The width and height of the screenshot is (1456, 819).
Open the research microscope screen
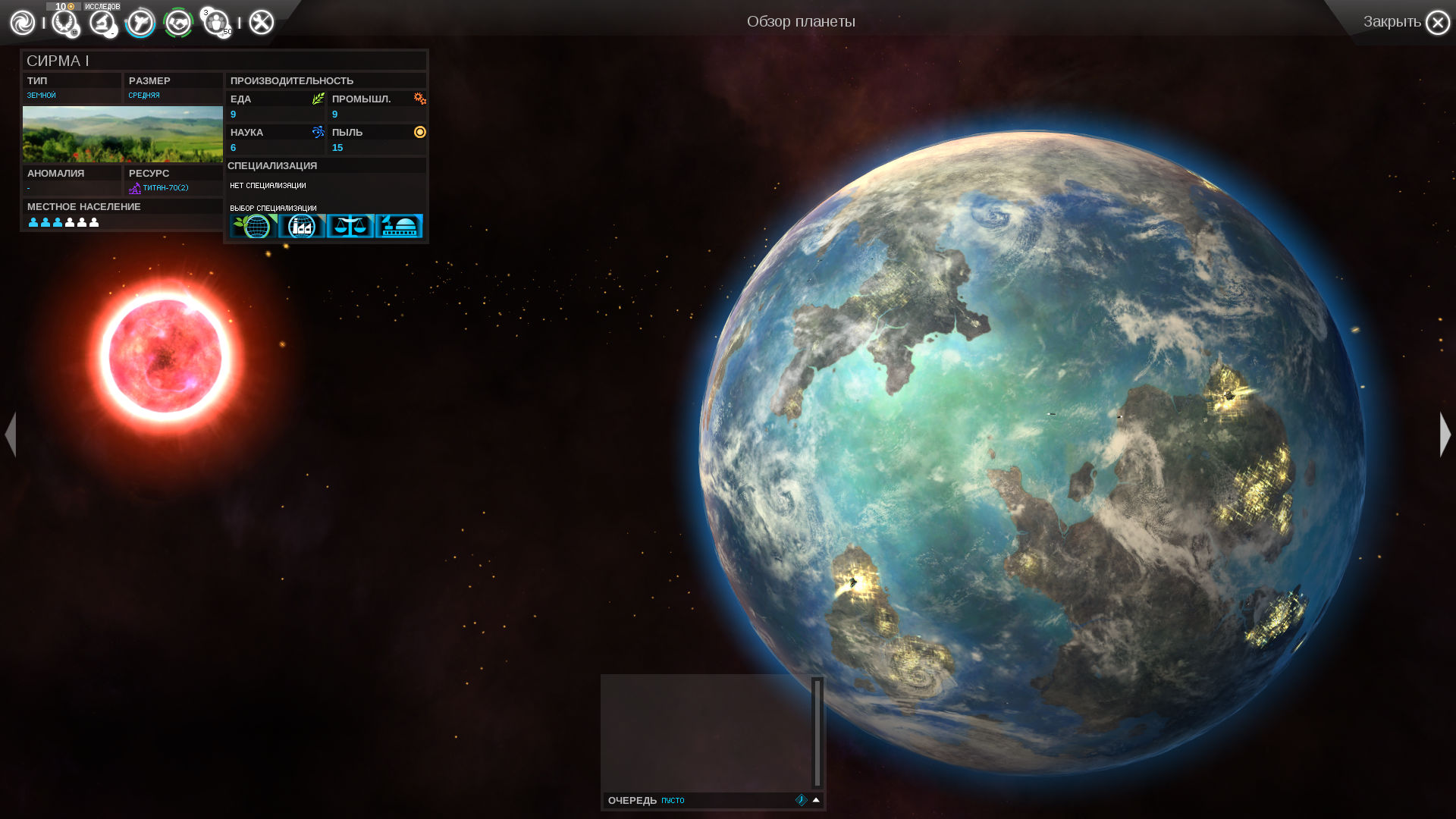point(102,23)
